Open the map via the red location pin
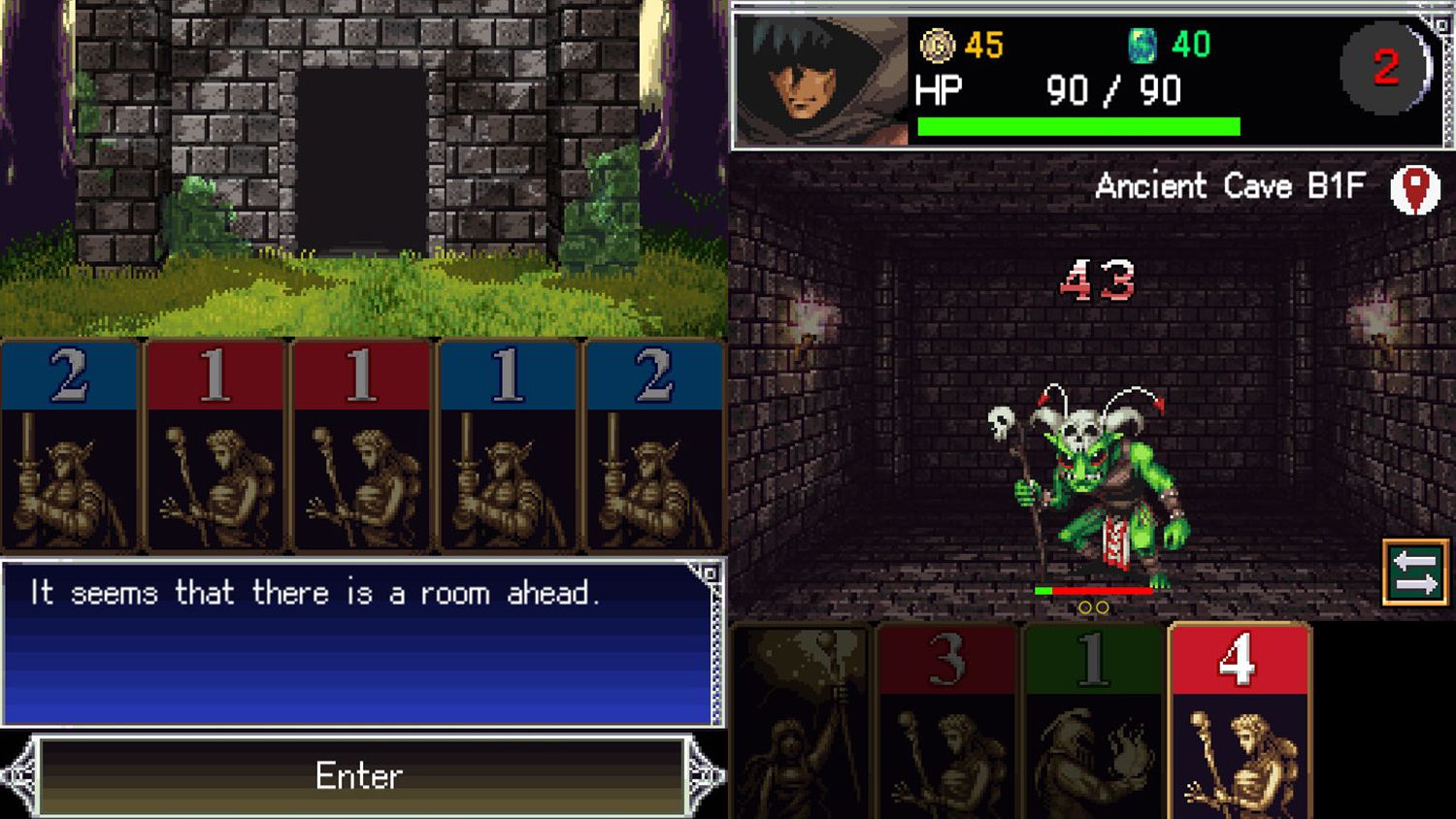1456x819 pixels. click(1416, 187)
